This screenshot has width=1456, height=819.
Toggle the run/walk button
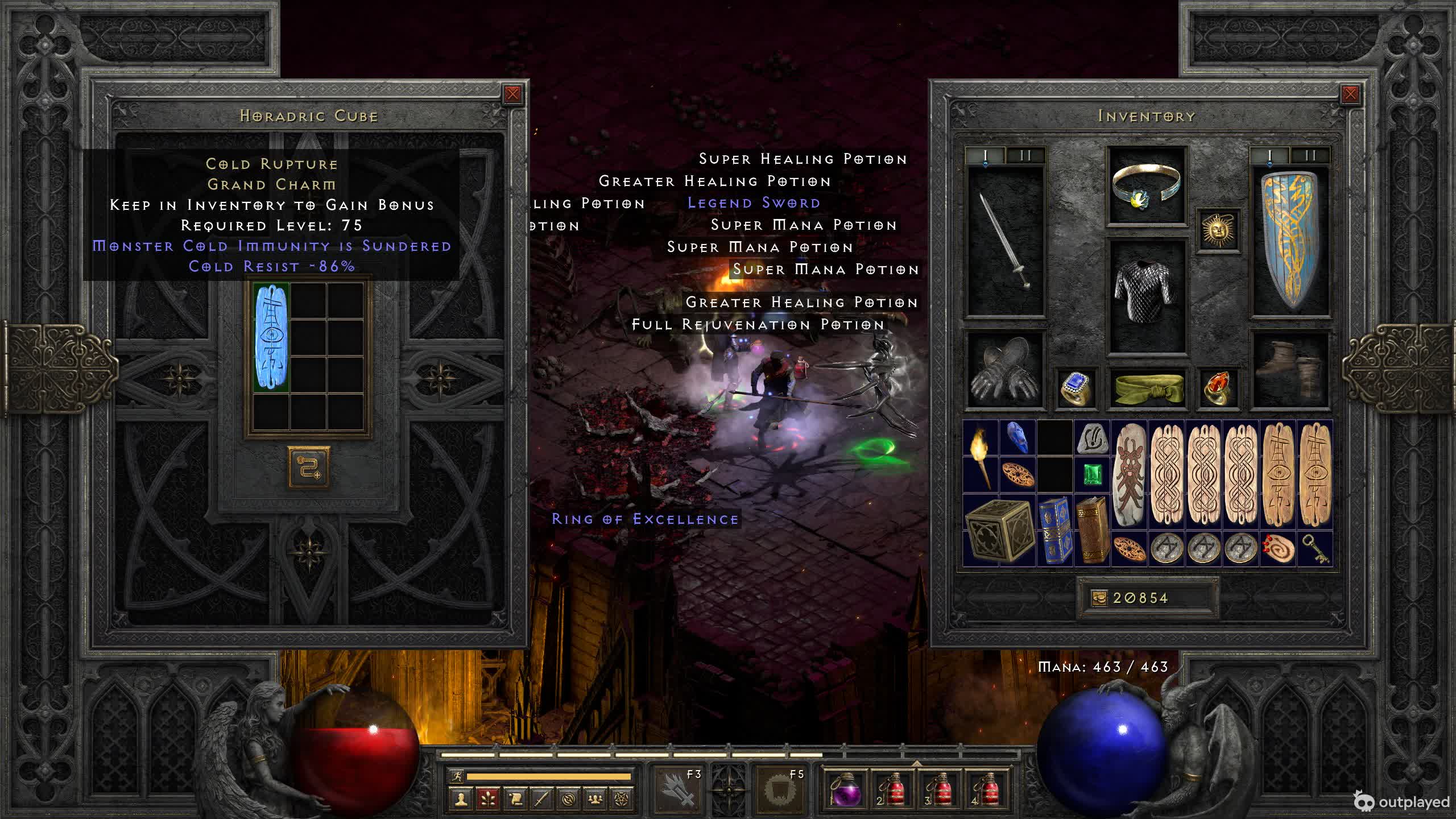(x=457, y=776)
